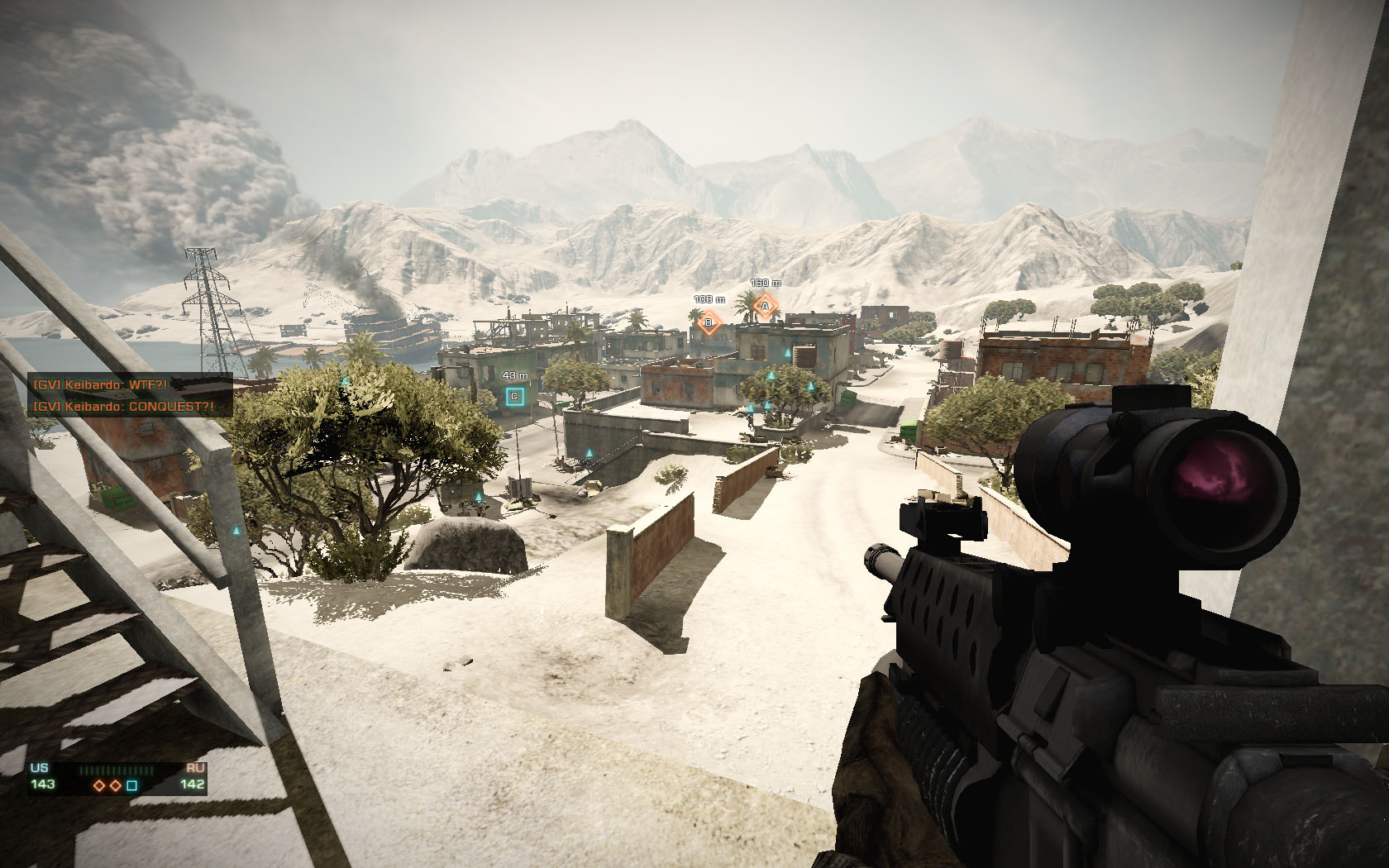Click the blue objective C square marker

click(x=515, y=397)
